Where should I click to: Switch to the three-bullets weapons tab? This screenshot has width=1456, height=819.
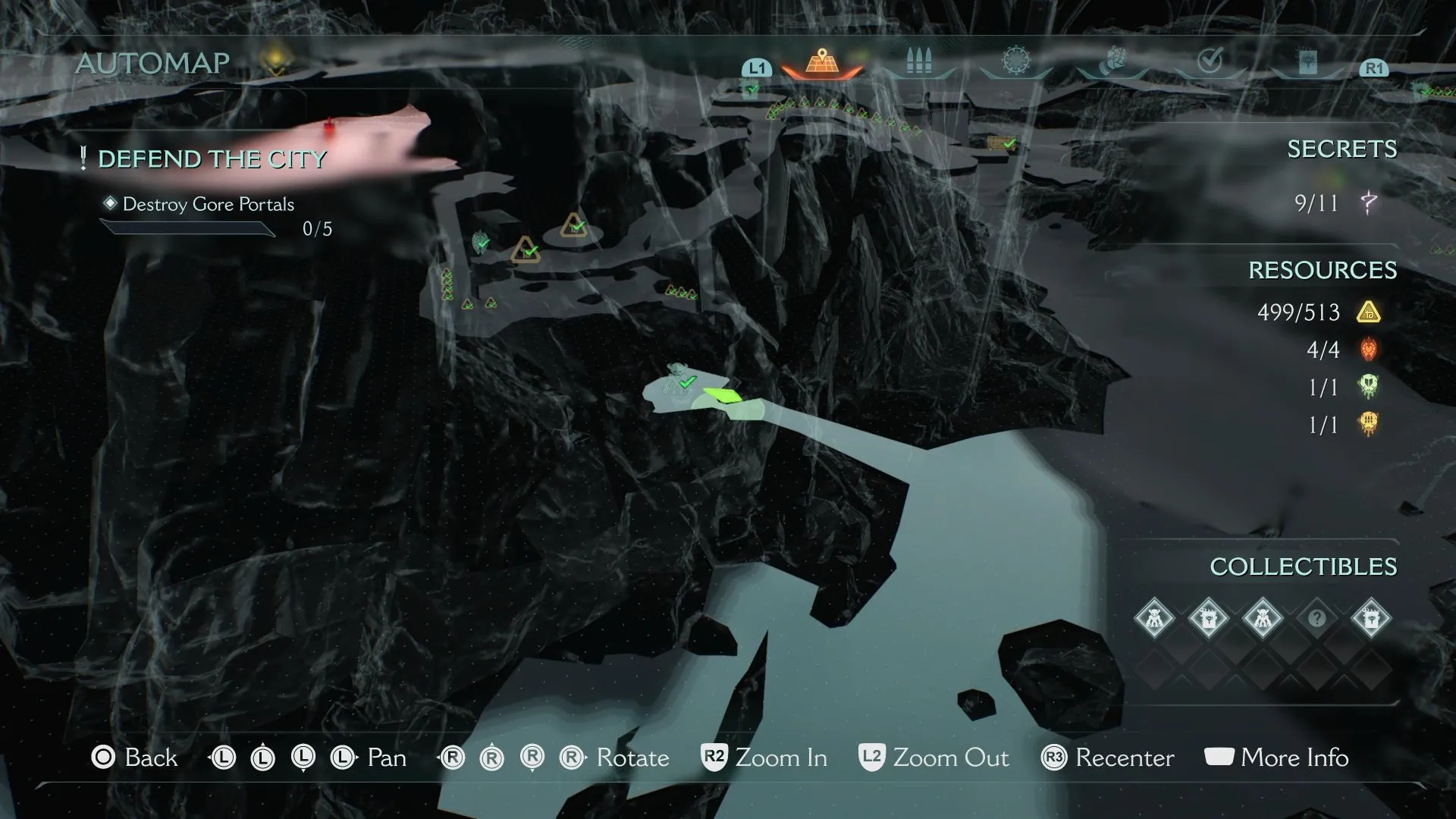point(918,62)
